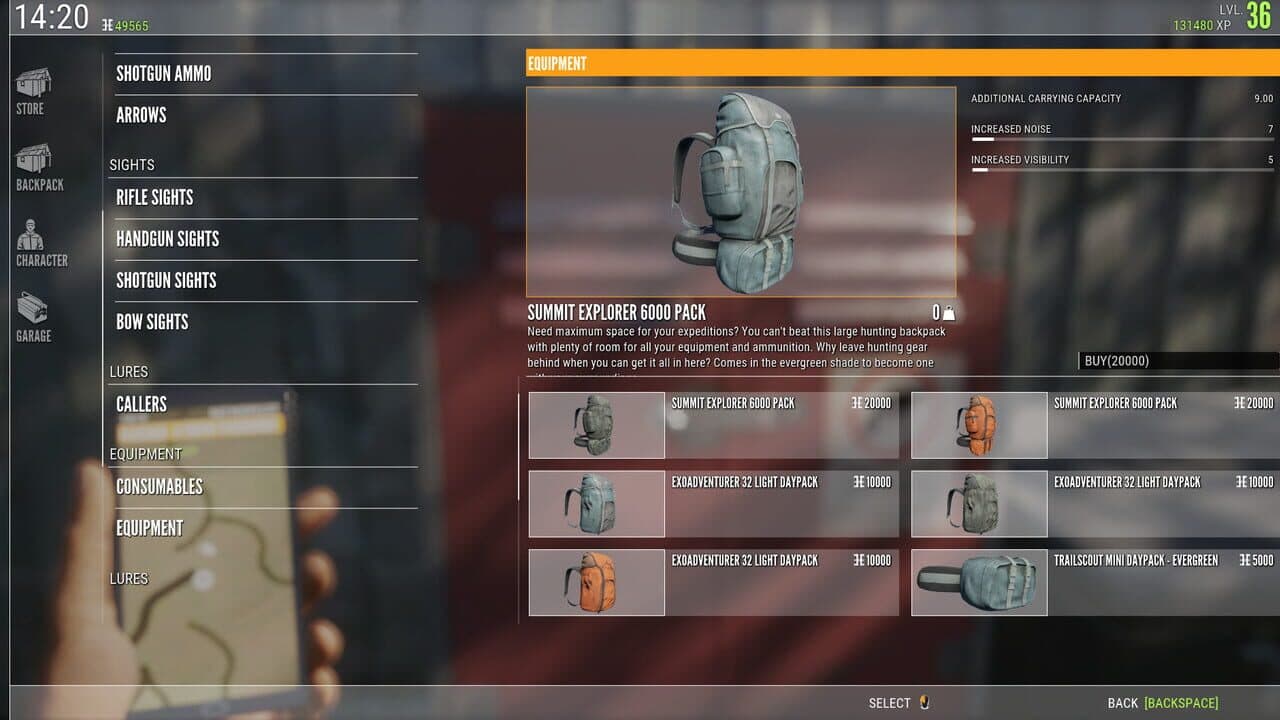Click the Summit Explorer backpack preview image

pos(740,190)
